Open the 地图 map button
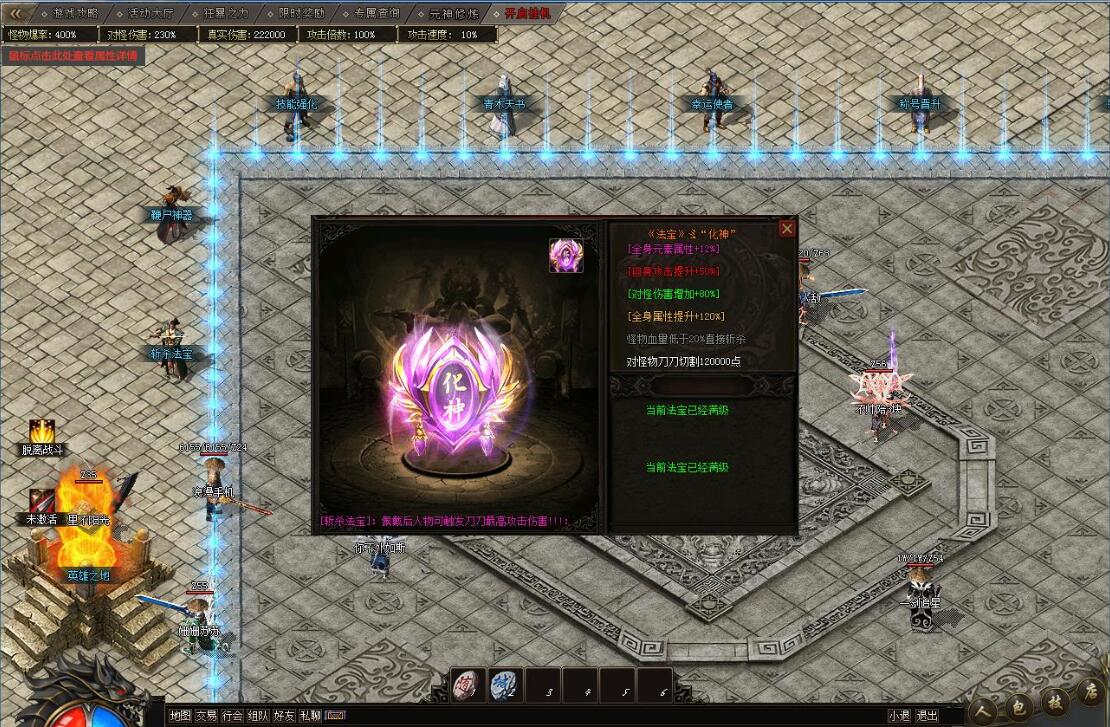The width and height of the screenshot is (1110, 727). pyautogui.click(x=179, y=716)
